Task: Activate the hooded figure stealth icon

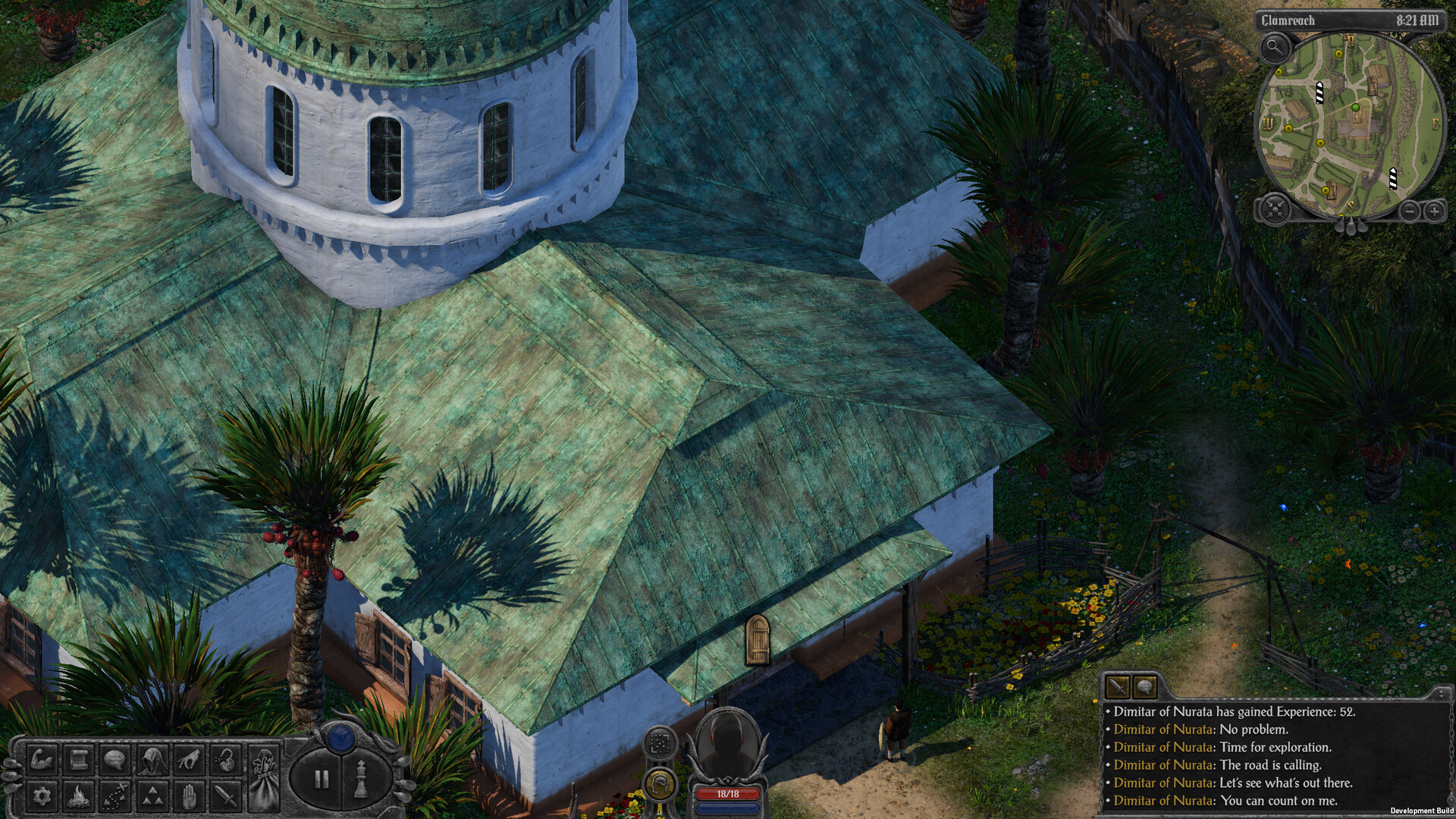Action: coord(152,759)
